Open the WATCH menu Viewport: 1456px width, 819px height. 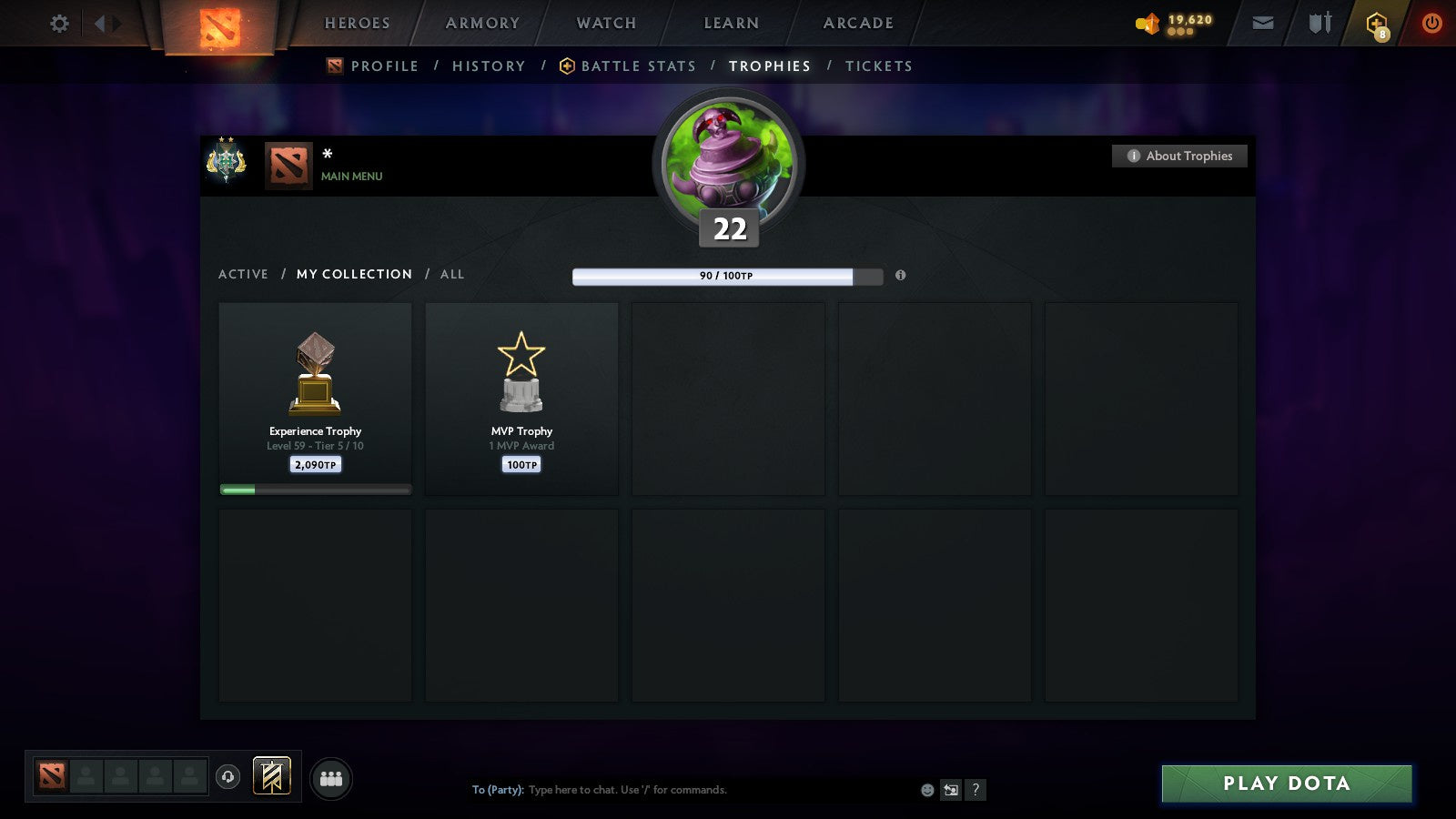click(604, 23)
